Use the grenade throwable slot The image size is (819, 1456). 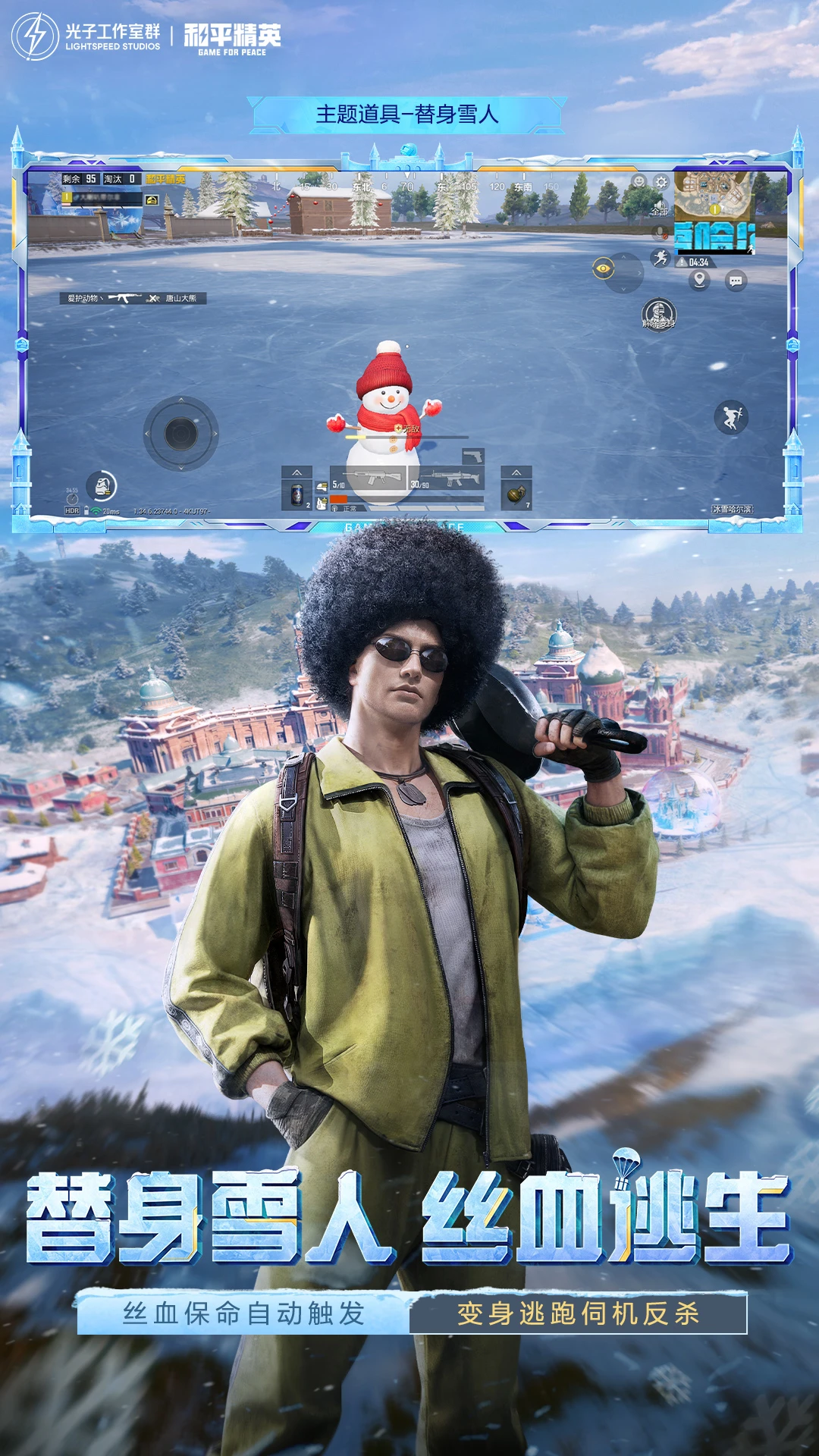516,495
